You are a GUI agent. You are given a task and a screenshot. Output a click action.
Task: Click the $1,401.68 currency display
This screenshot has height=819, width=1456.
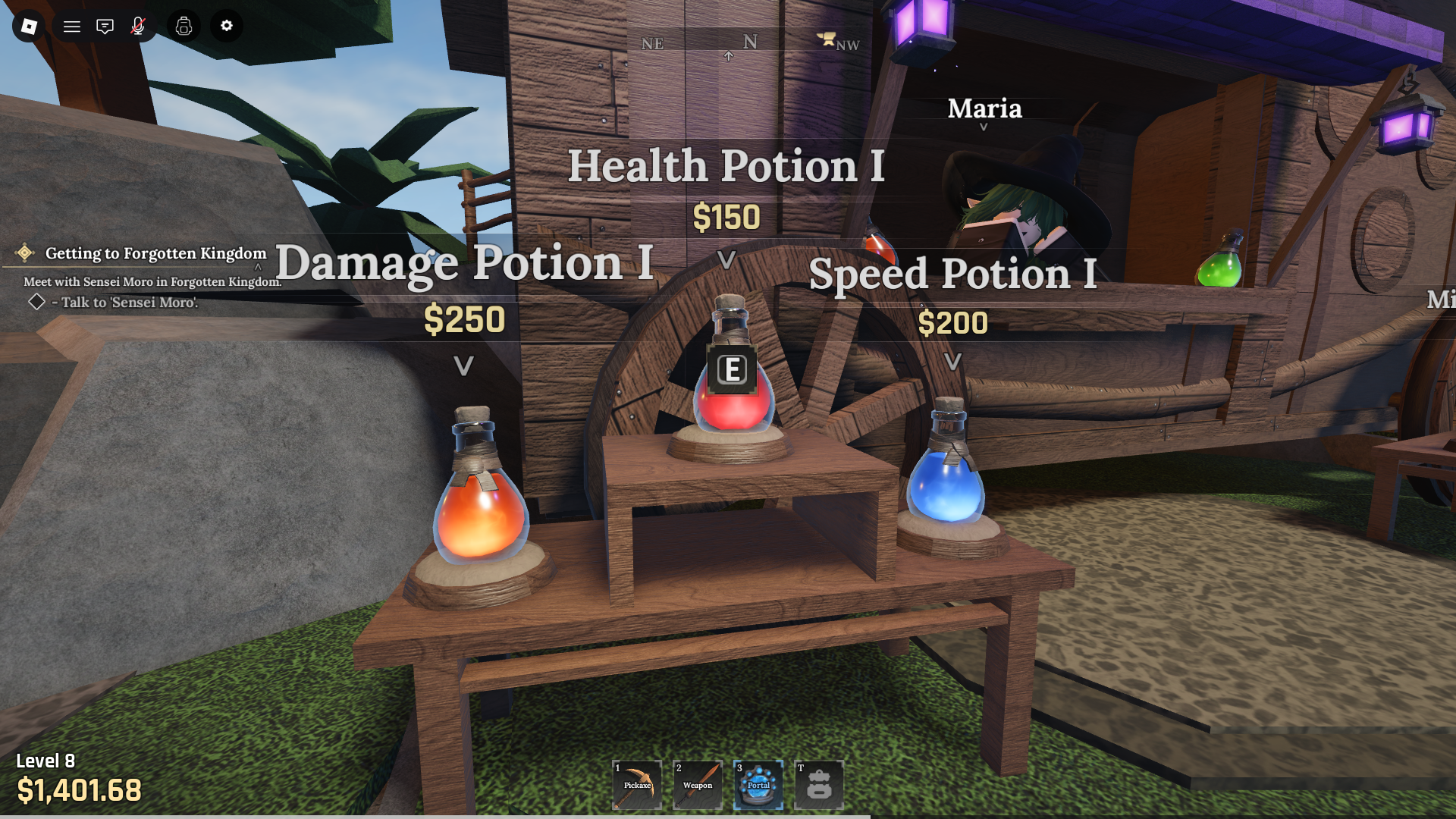point(78,791)
